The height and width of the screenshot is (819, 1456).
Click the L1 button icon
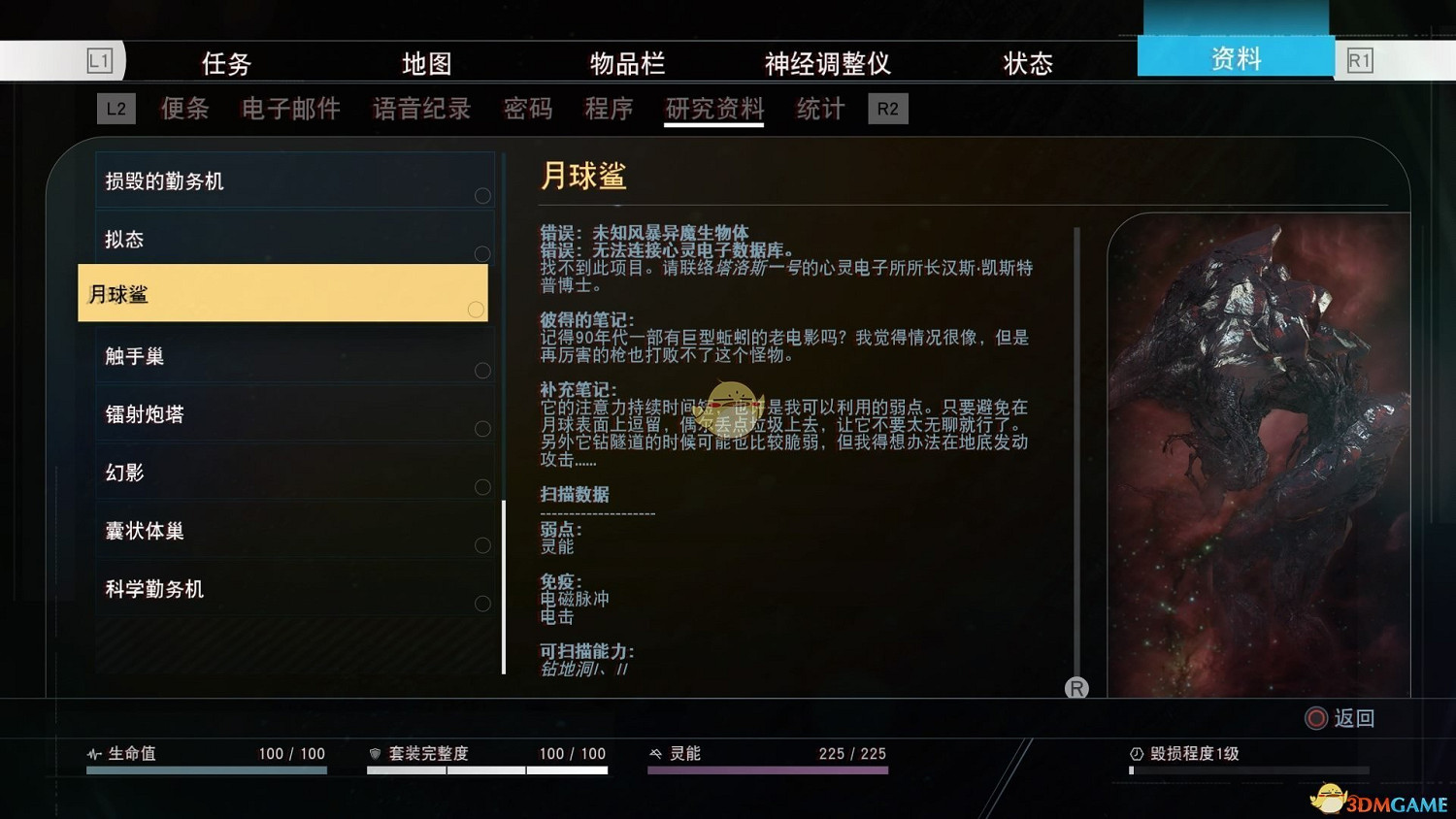(100, 60)
